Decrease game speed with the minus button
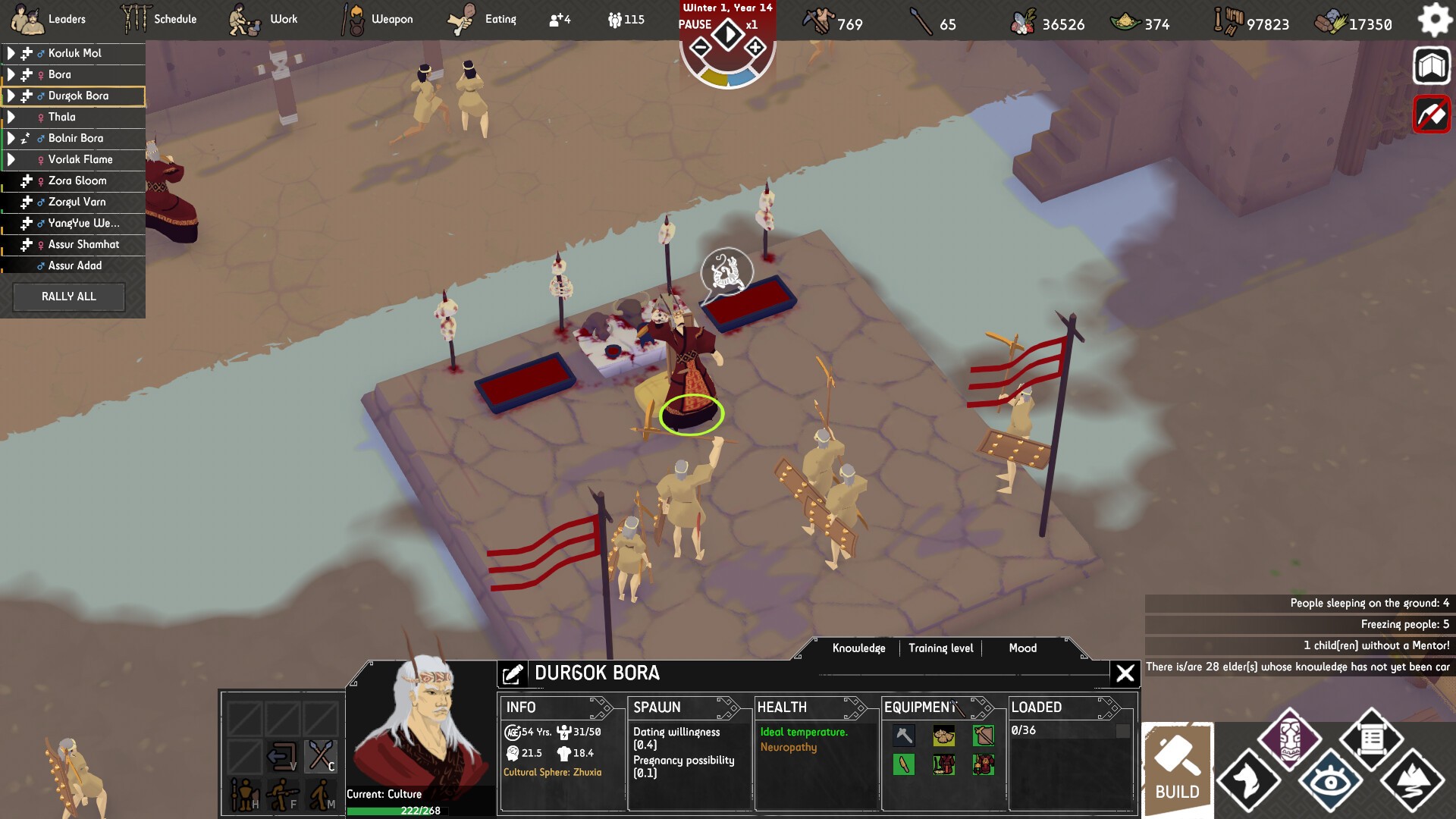1456x819 pixels. click(x=701, y=49)
